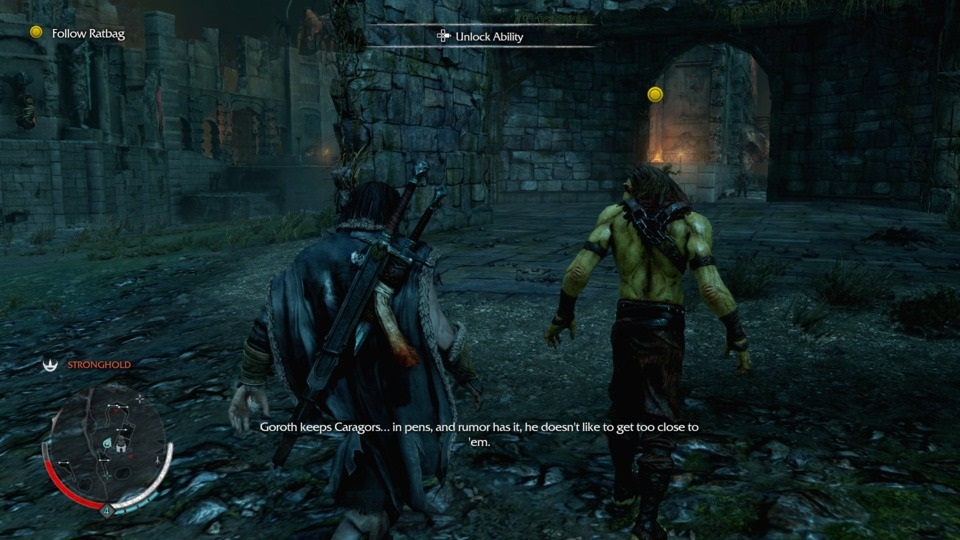This screenshot has width=960, height=540.
Task: Select the Stronghold location label
Action: click(x=98, y=365)
